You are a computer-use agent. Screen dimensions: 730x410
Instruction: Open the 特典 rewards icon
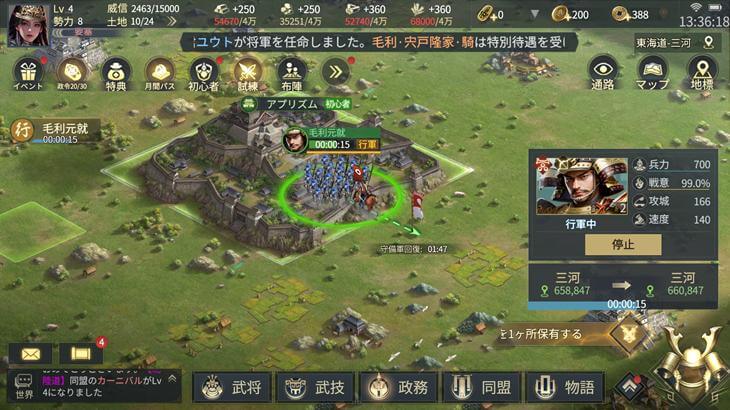(115, 72)
